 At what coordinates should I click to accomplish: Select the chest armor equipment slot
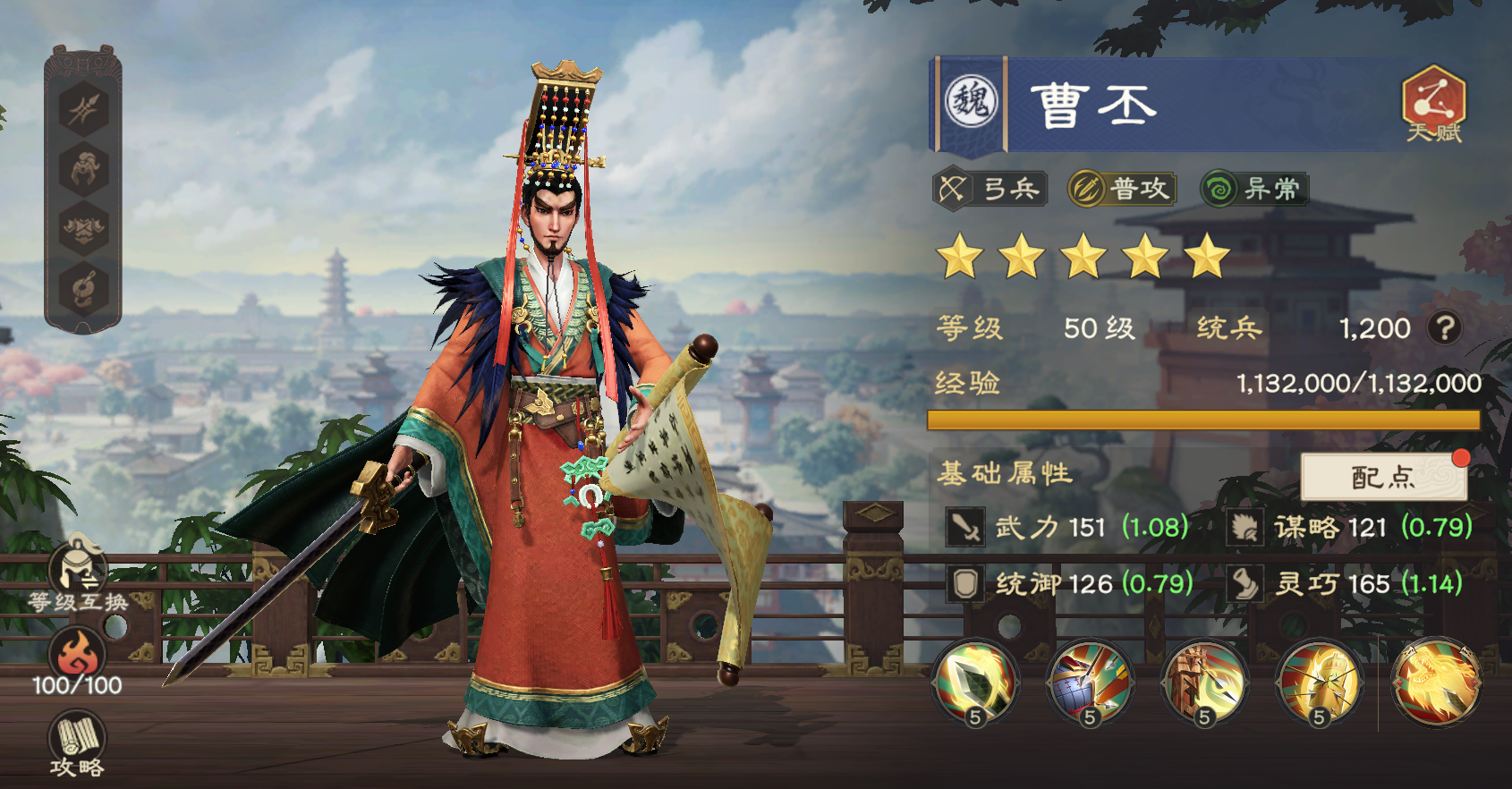[83, 228]
